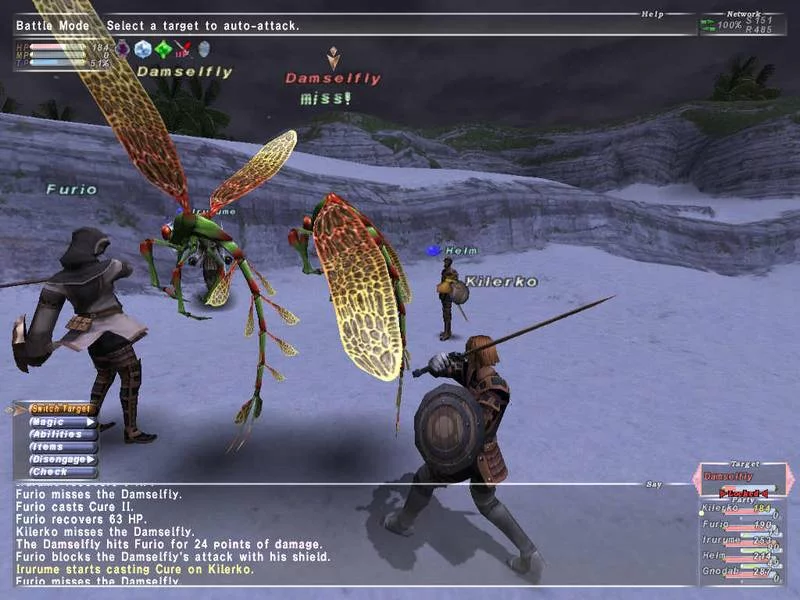This screenshot has width=800, height=600.
Task: Click the ice crystal status effect icon
Action: pyautogui.click(x=143, y=49)
